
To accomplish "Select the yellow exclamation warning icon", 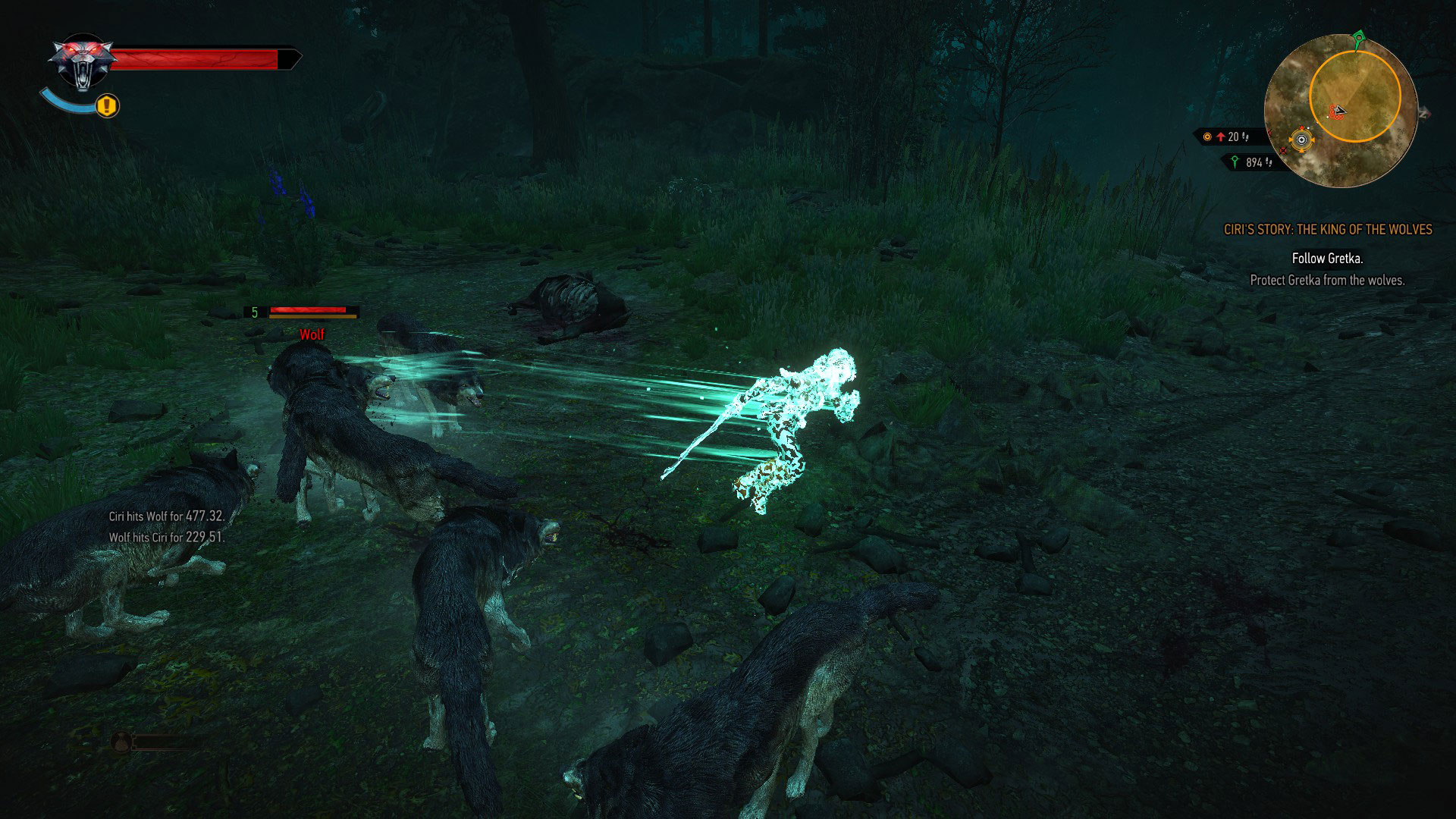I will click(x=106, y=107).
